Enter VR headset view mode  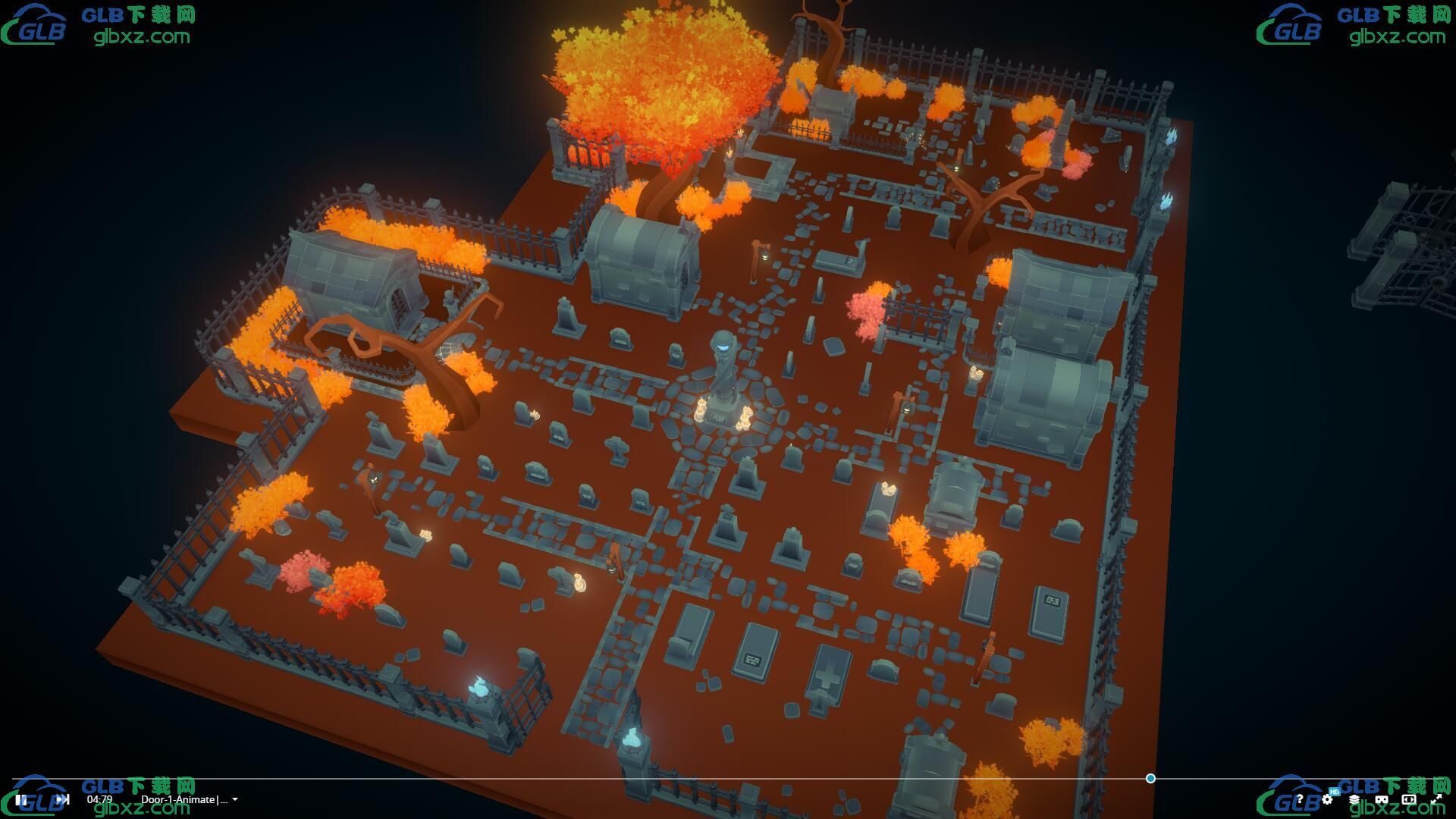pos(1382,799)
